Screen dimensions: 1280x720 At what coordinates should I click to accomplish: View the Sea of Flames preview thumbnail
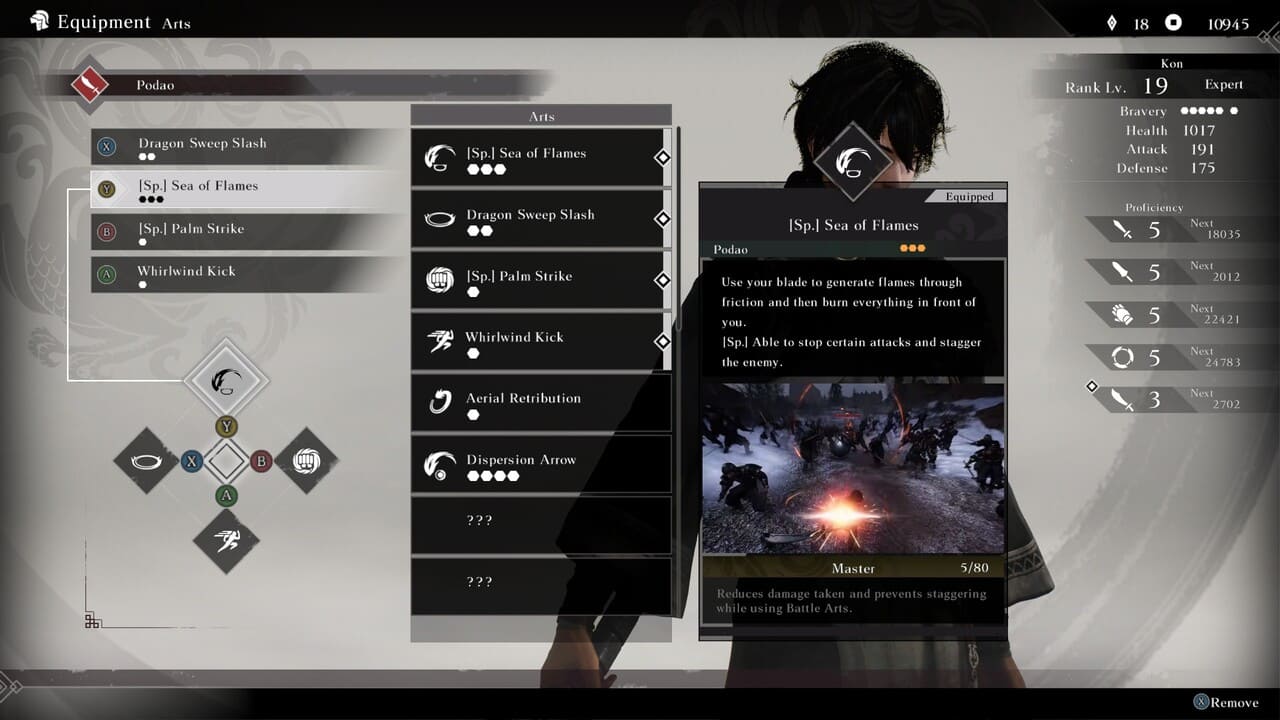click(x=852, y=468)
